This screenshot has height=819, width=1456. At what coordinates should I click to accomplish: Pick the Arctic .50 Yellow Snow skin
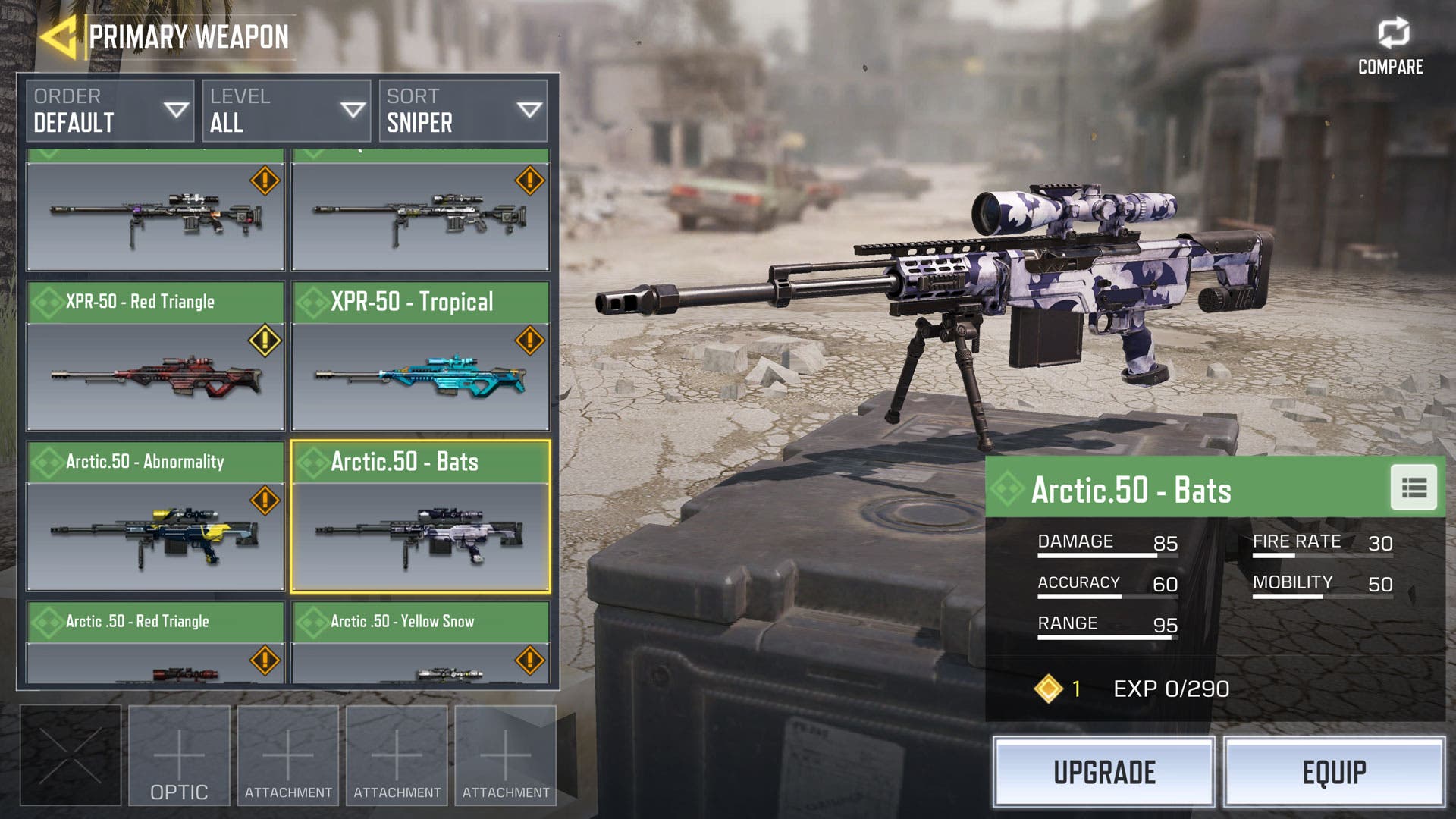(420, 643)
